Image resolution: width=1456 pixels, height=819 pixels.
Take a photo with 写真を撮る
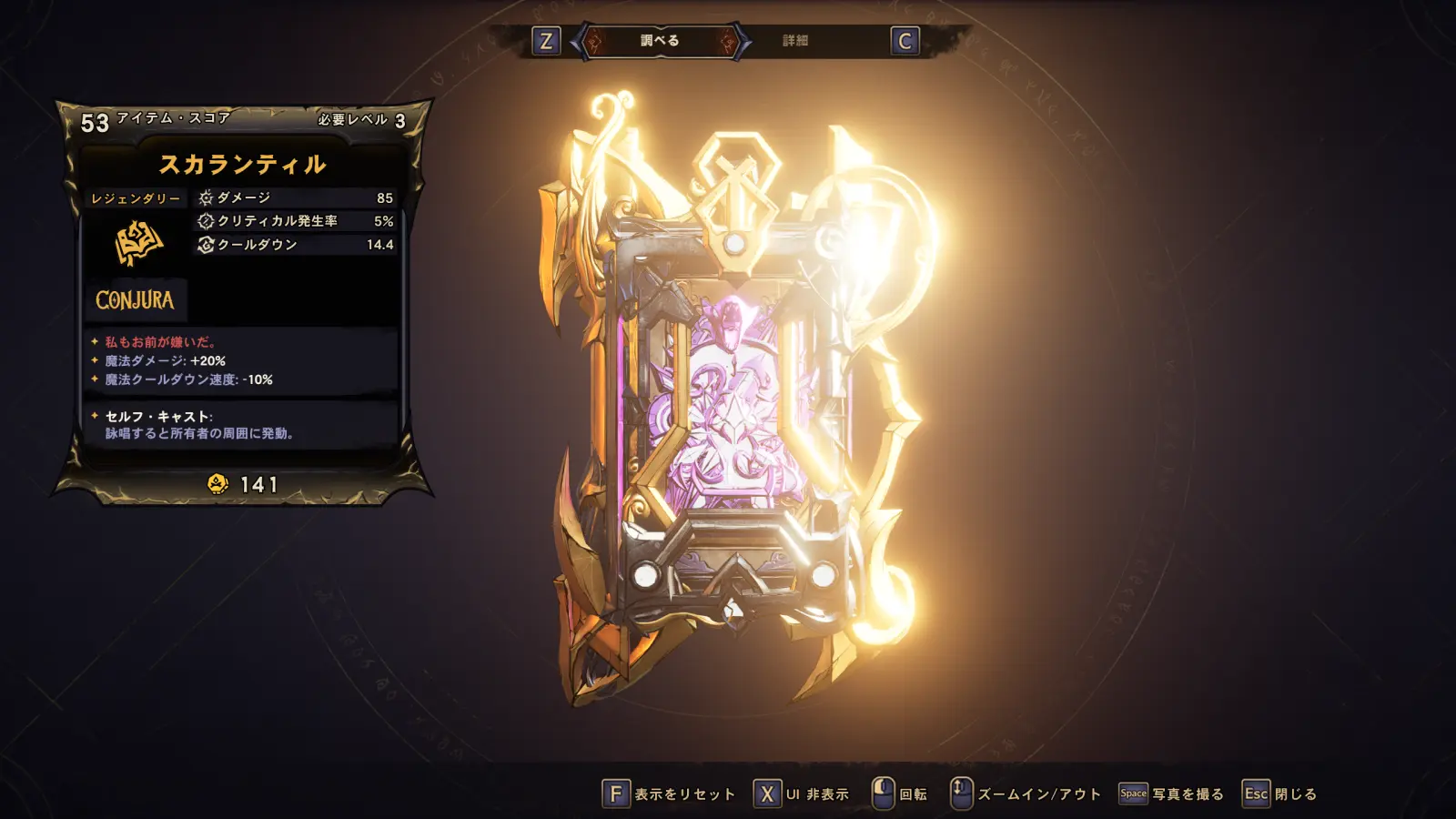[x=1171, y=794]
